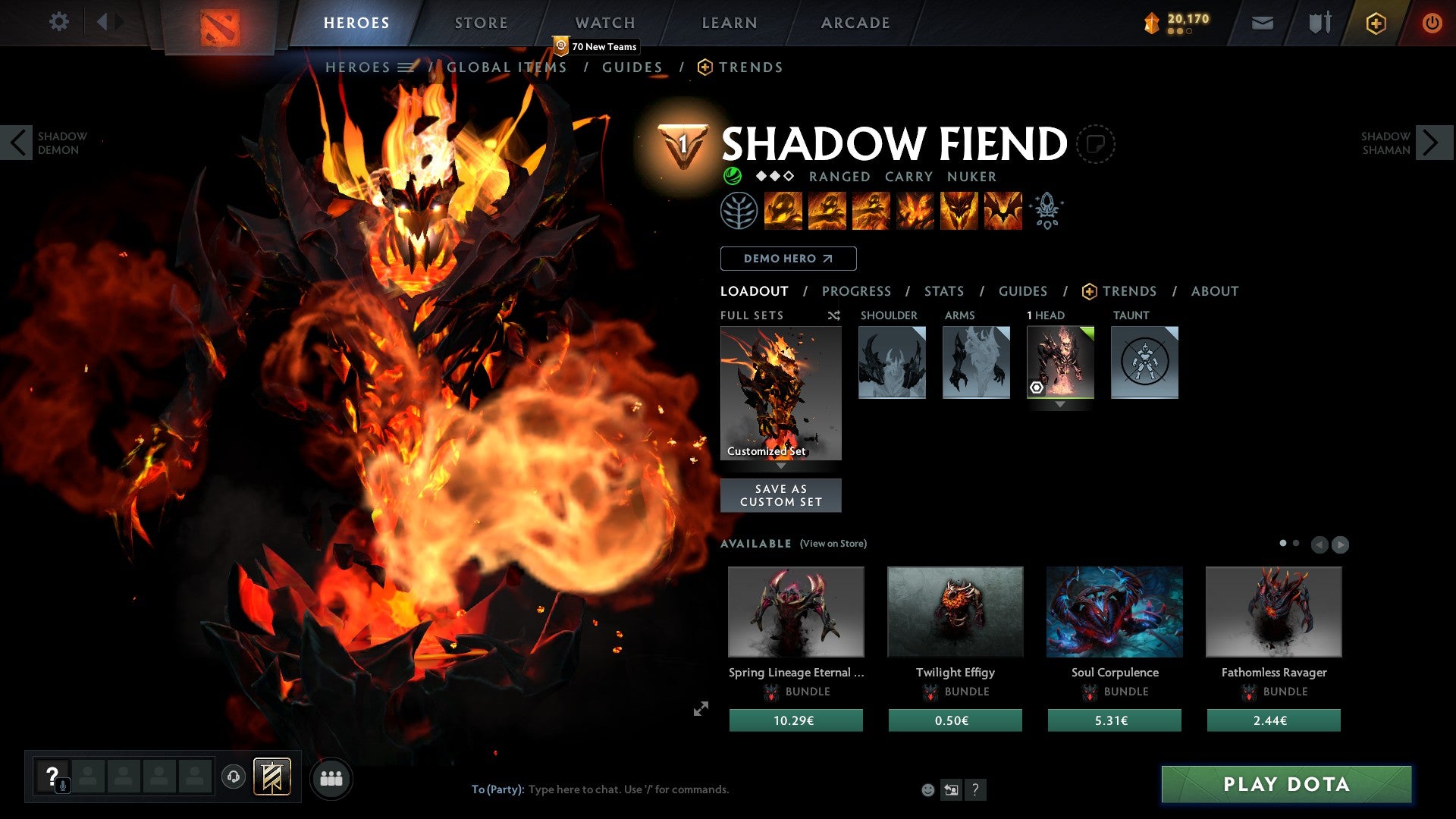Toggle shuffle on Full Sets
This screenshot has width=1456, height=819.
[x=834, y=315]
